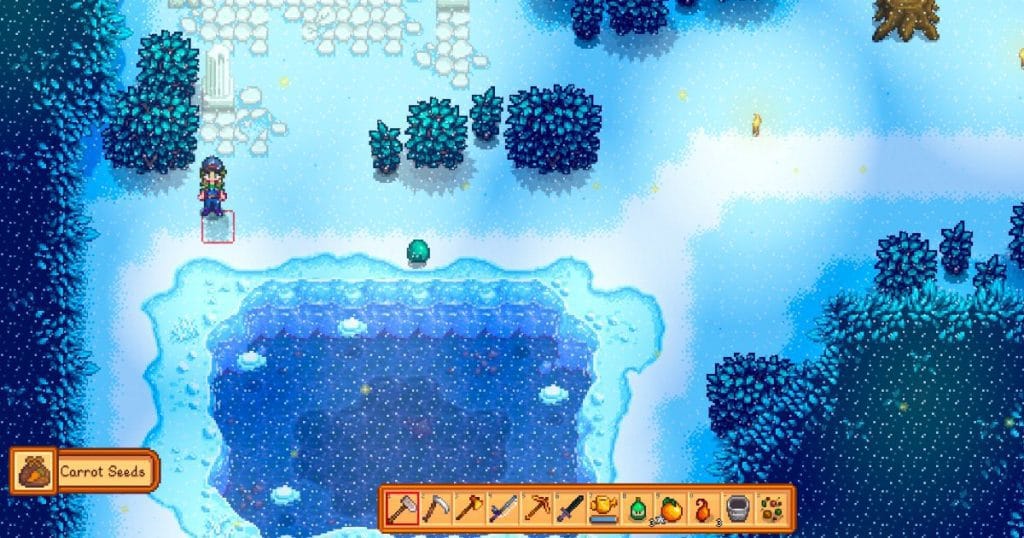Switch to the pickaxe
The width and height of the screenshot is (1024, 538).
tap(535, 508)
